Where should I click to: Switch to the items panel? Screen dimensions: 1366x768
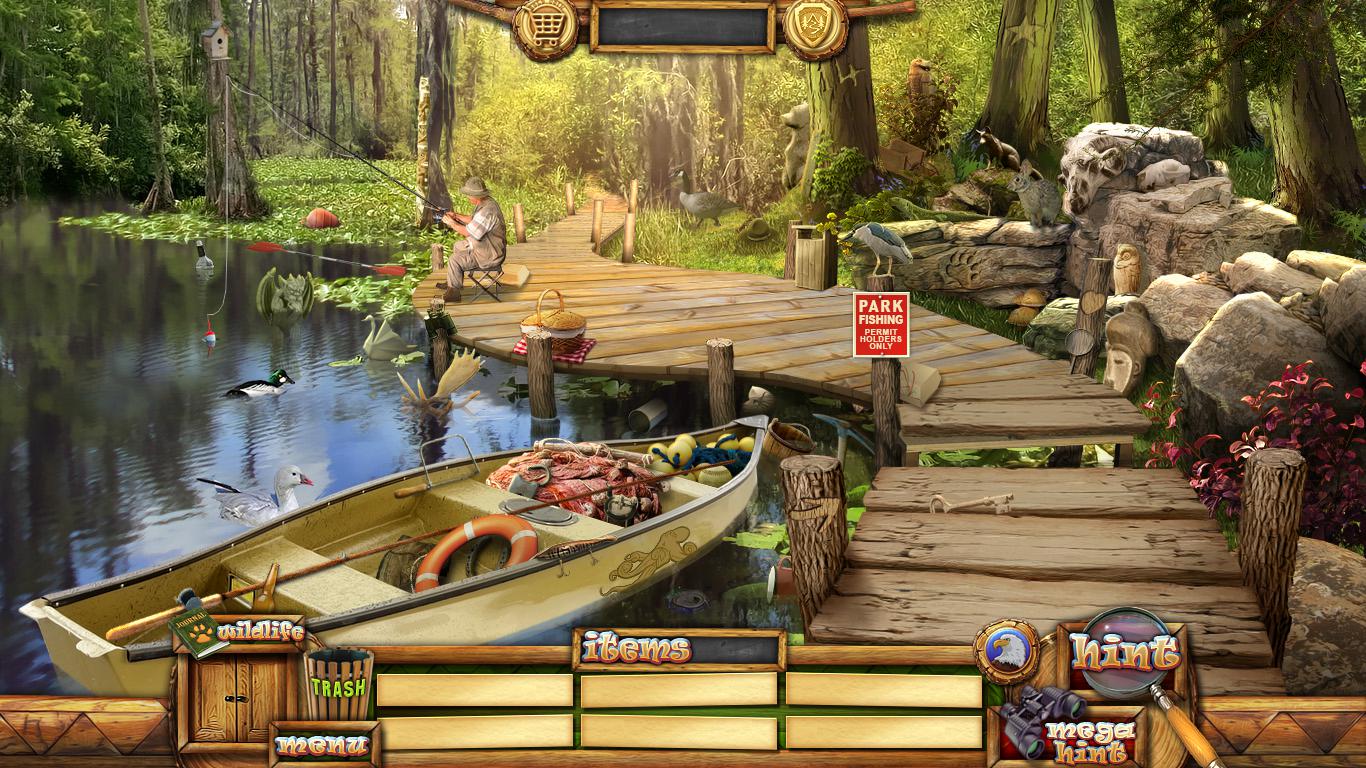(637, 649)
